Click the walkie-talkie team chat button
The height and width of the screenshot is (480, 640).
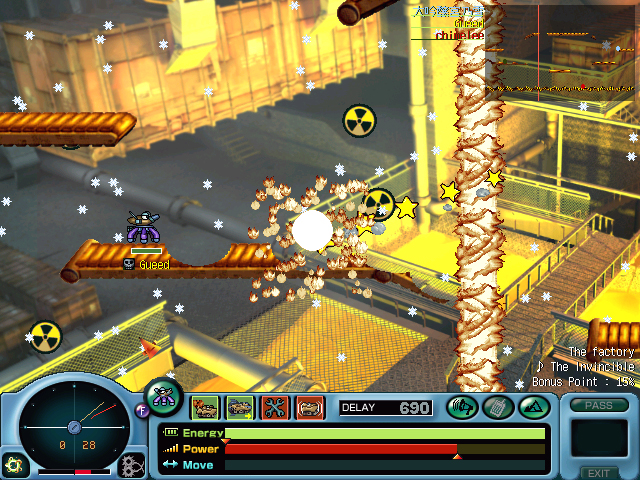[x=497, y=407]
